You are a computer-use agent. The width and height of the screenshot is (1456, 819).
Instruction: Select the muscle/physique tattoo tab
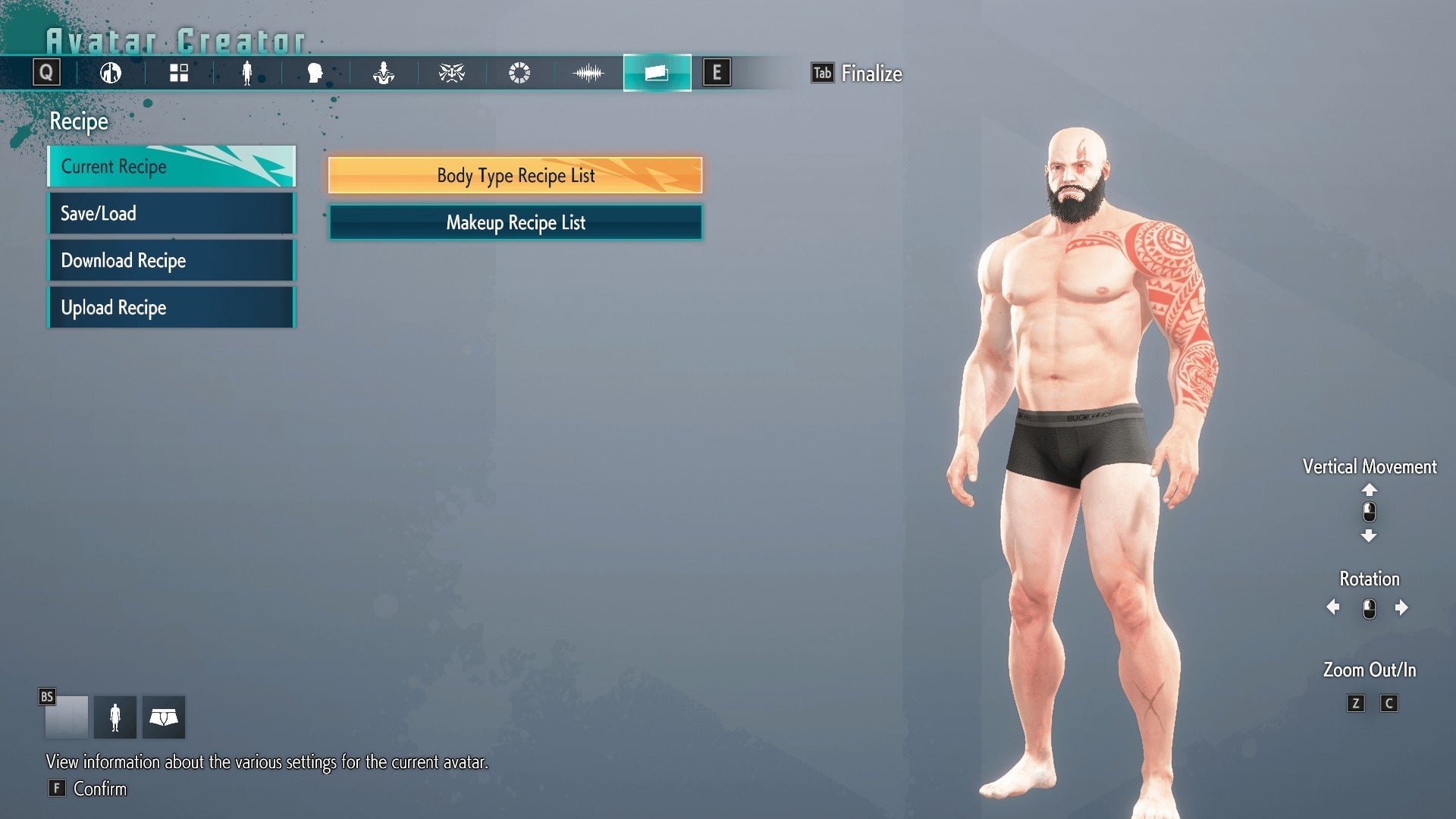click(x=384, y=74)
